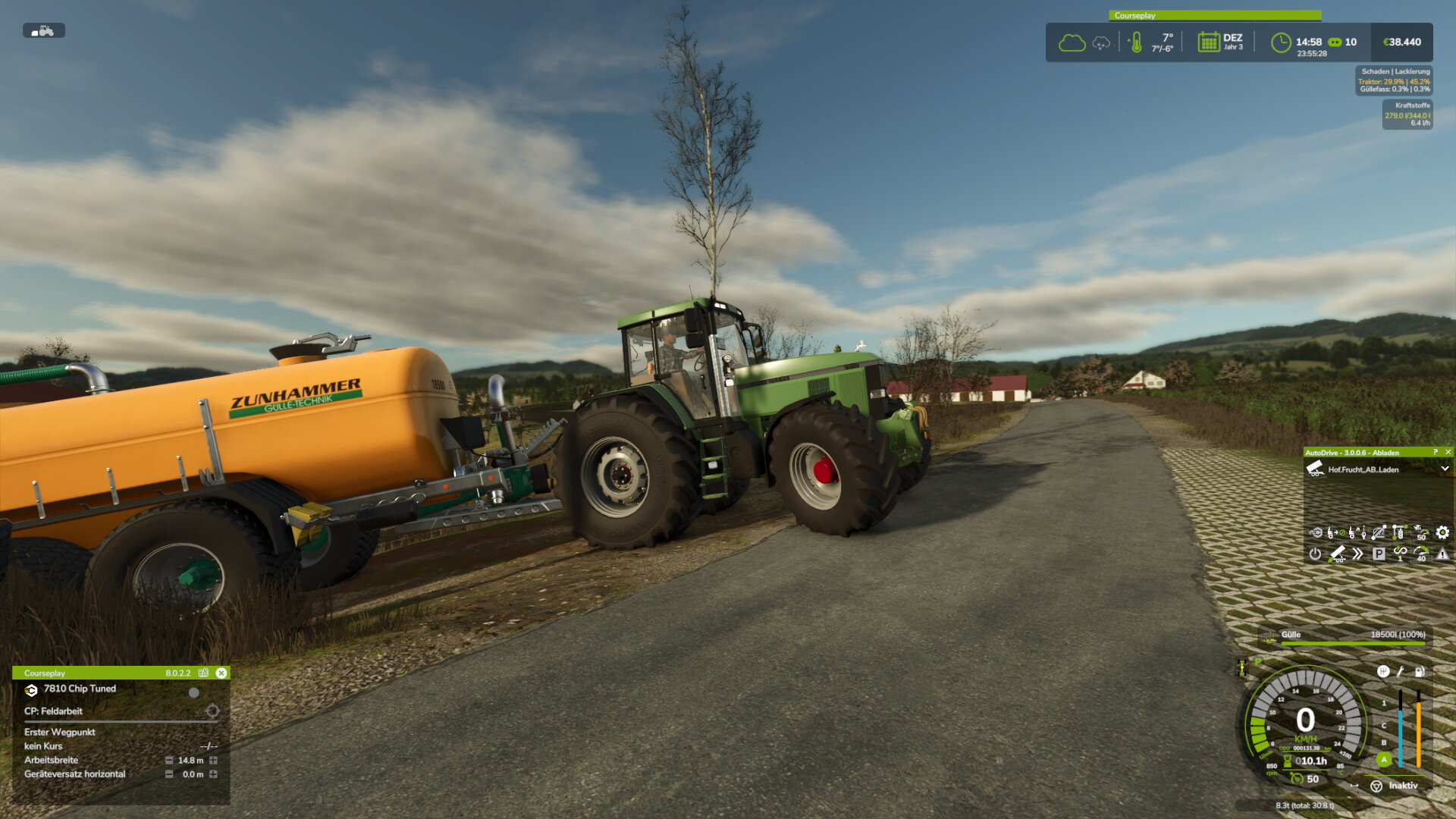Click the AutoDrive warning triangle icon
1456x819 pixels.
[1442, 554]
